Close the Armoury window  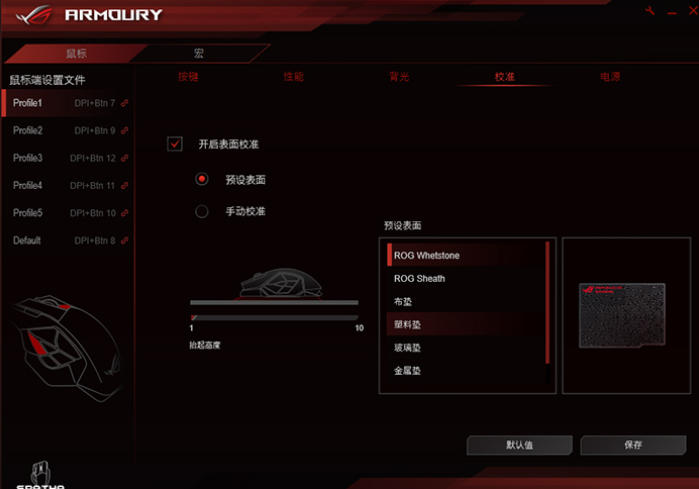(685, 9)
